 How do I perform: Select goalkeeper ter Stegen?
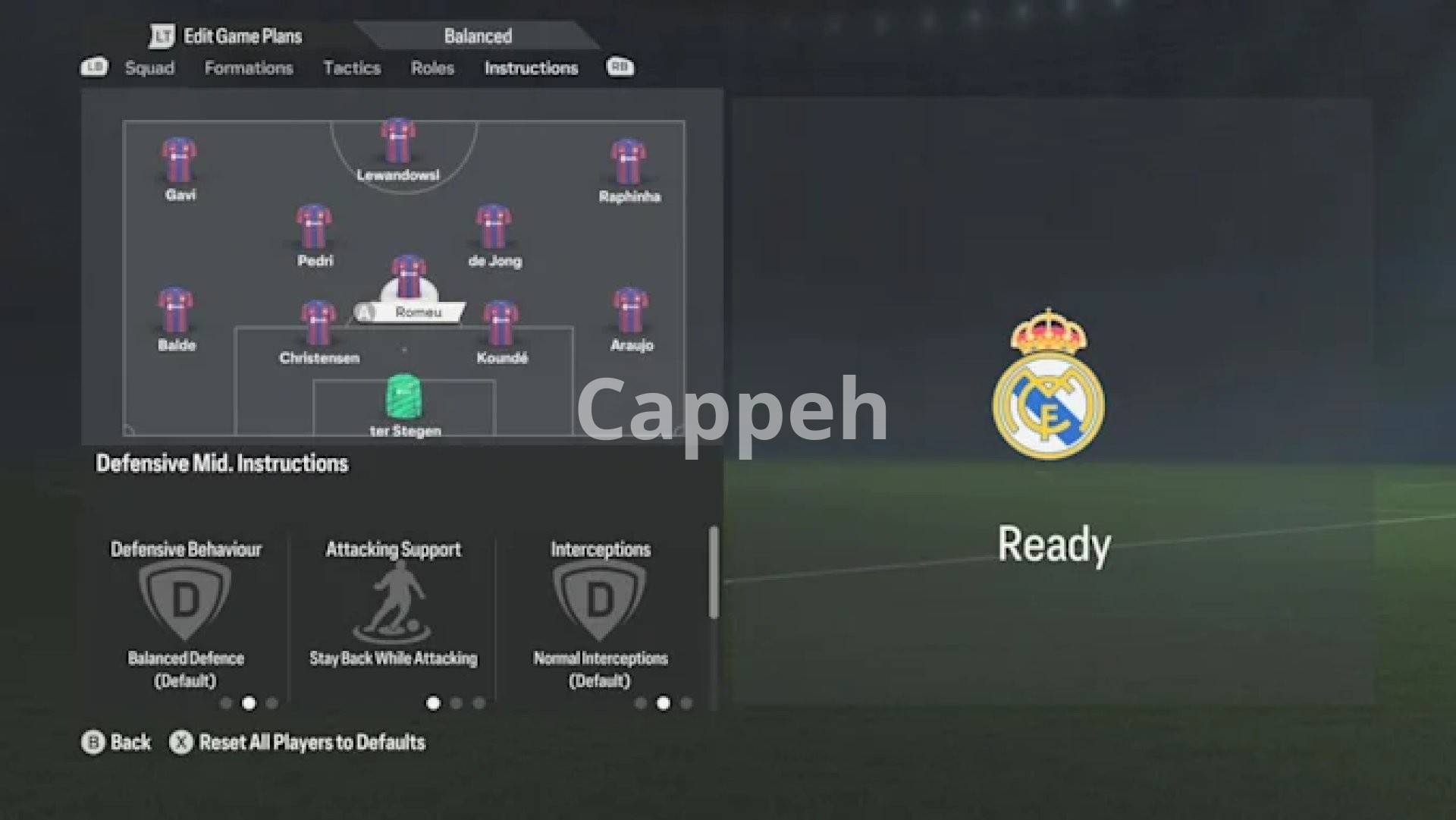pyautogui.click(x=404, y=397)
